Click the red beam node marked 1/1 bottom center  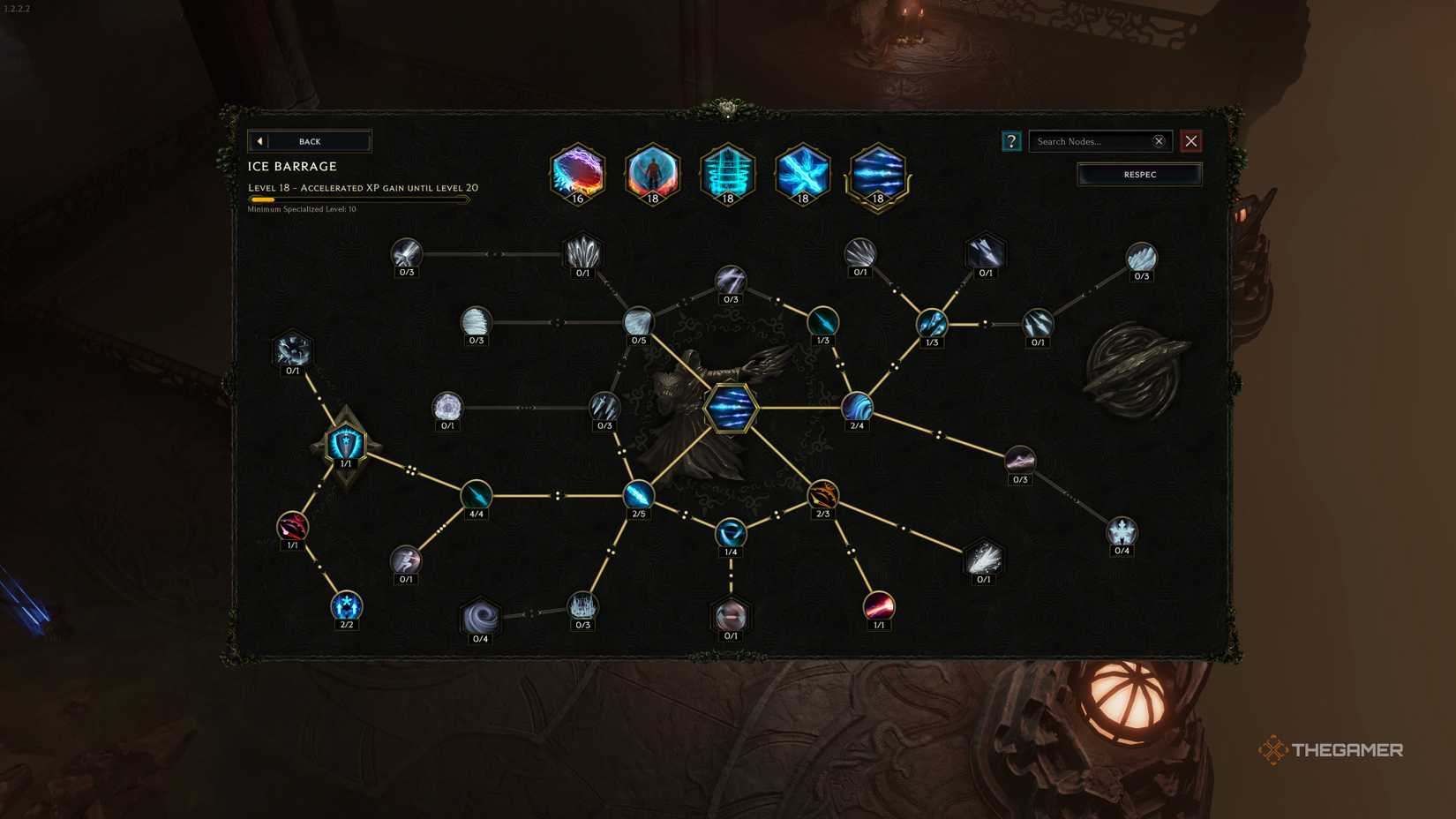pos(877,606)
